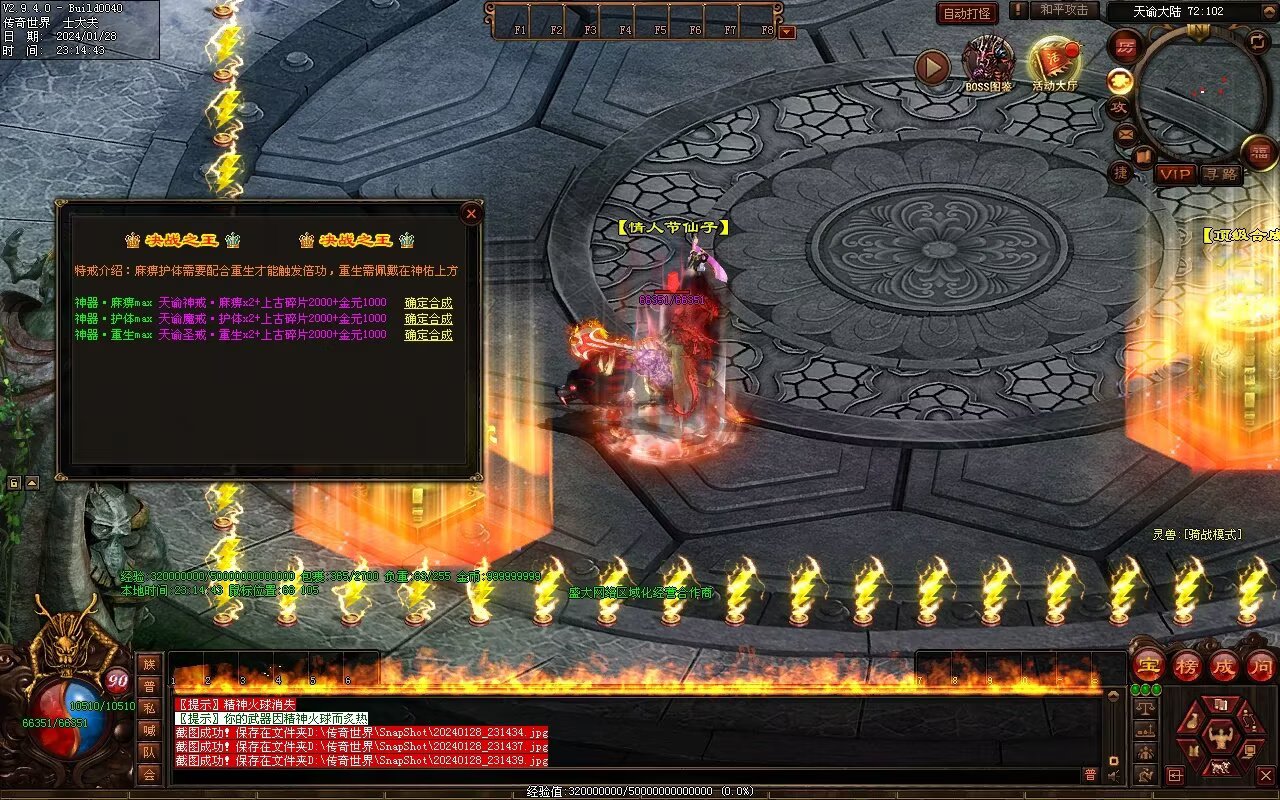Click the round play arrow button

pyautogui.click(x=932, y=68)
